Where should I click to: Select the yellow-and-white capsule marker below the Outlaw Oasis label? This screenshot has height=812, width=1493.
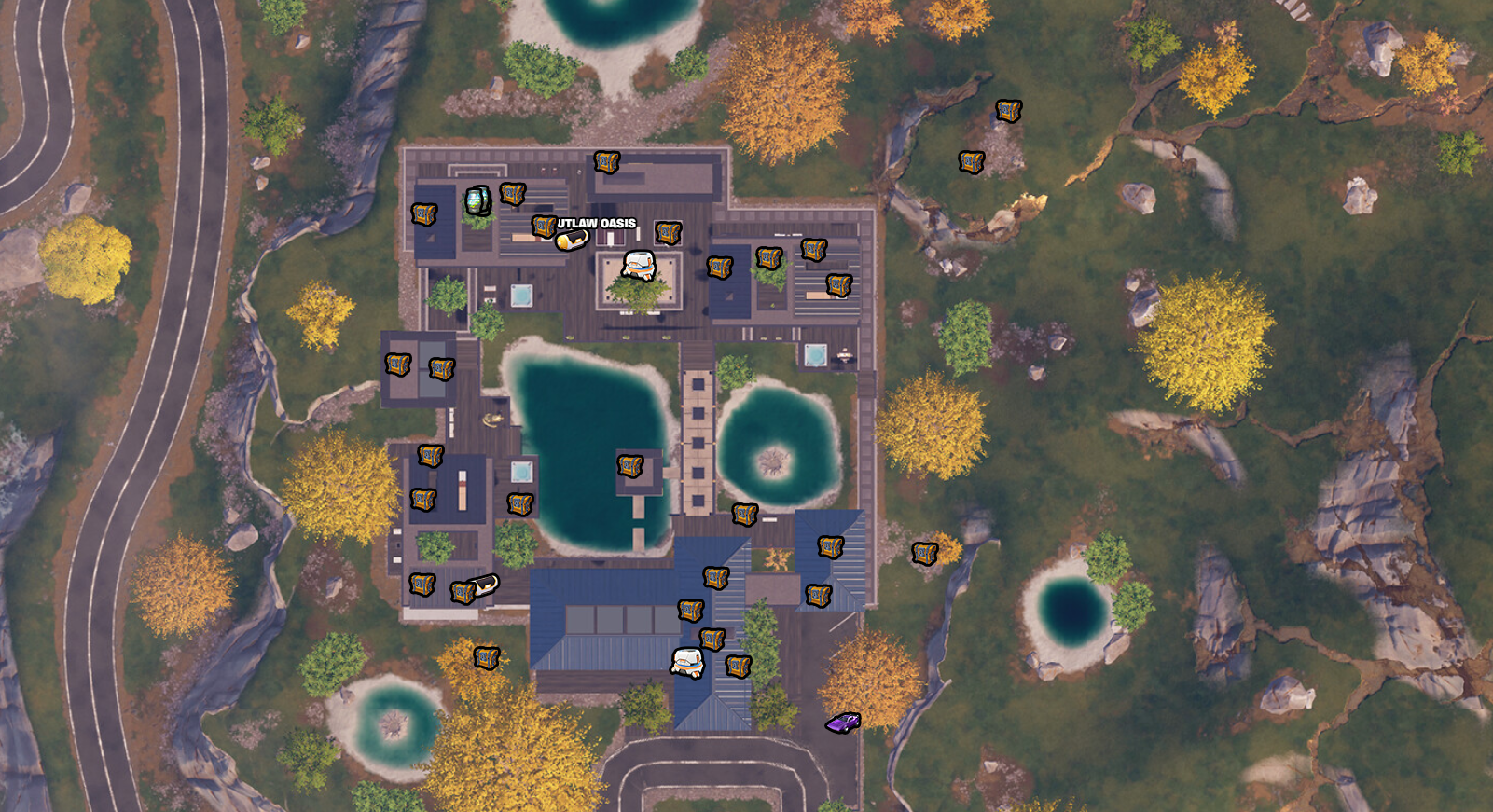(x=572, y=240)
